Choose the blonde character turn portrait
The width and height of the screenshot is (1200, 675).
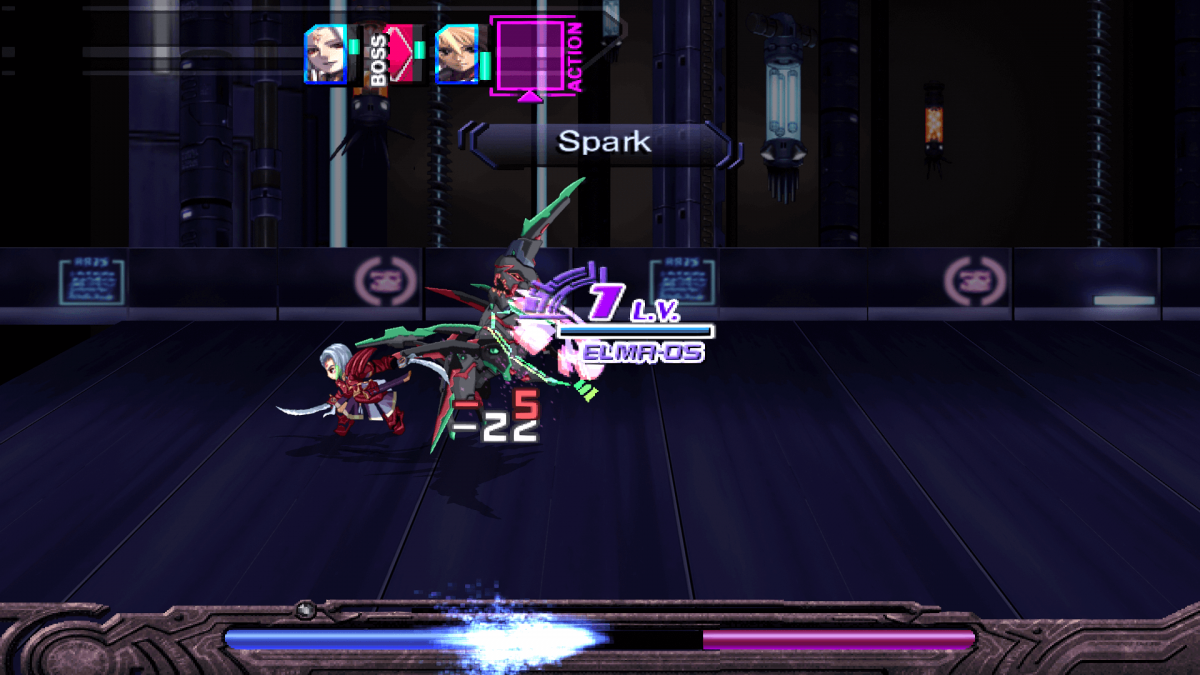click(x=456, y=54)
